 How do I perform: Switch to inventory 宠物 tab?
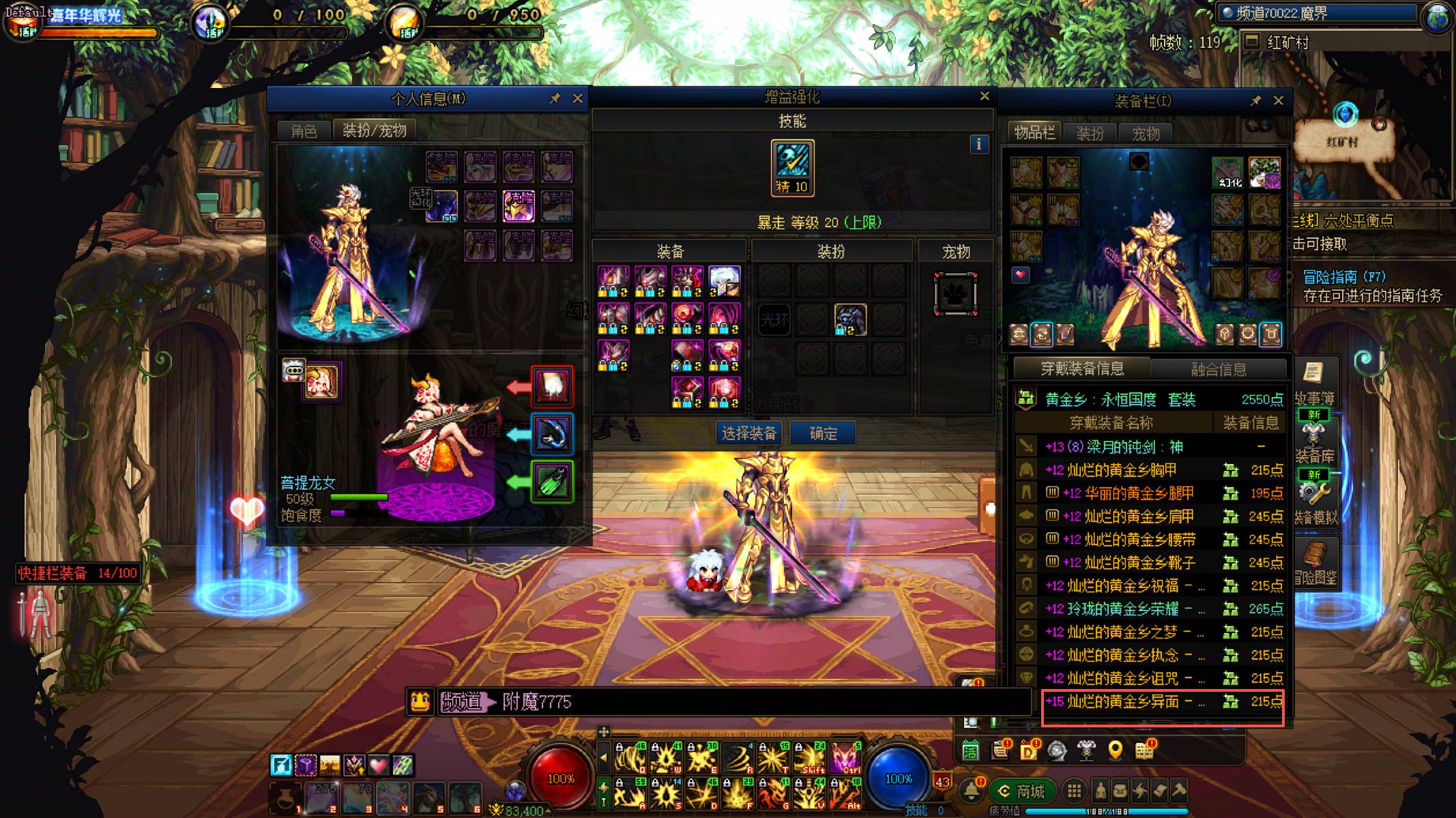pyautogui.click(x=1146, y=133)
